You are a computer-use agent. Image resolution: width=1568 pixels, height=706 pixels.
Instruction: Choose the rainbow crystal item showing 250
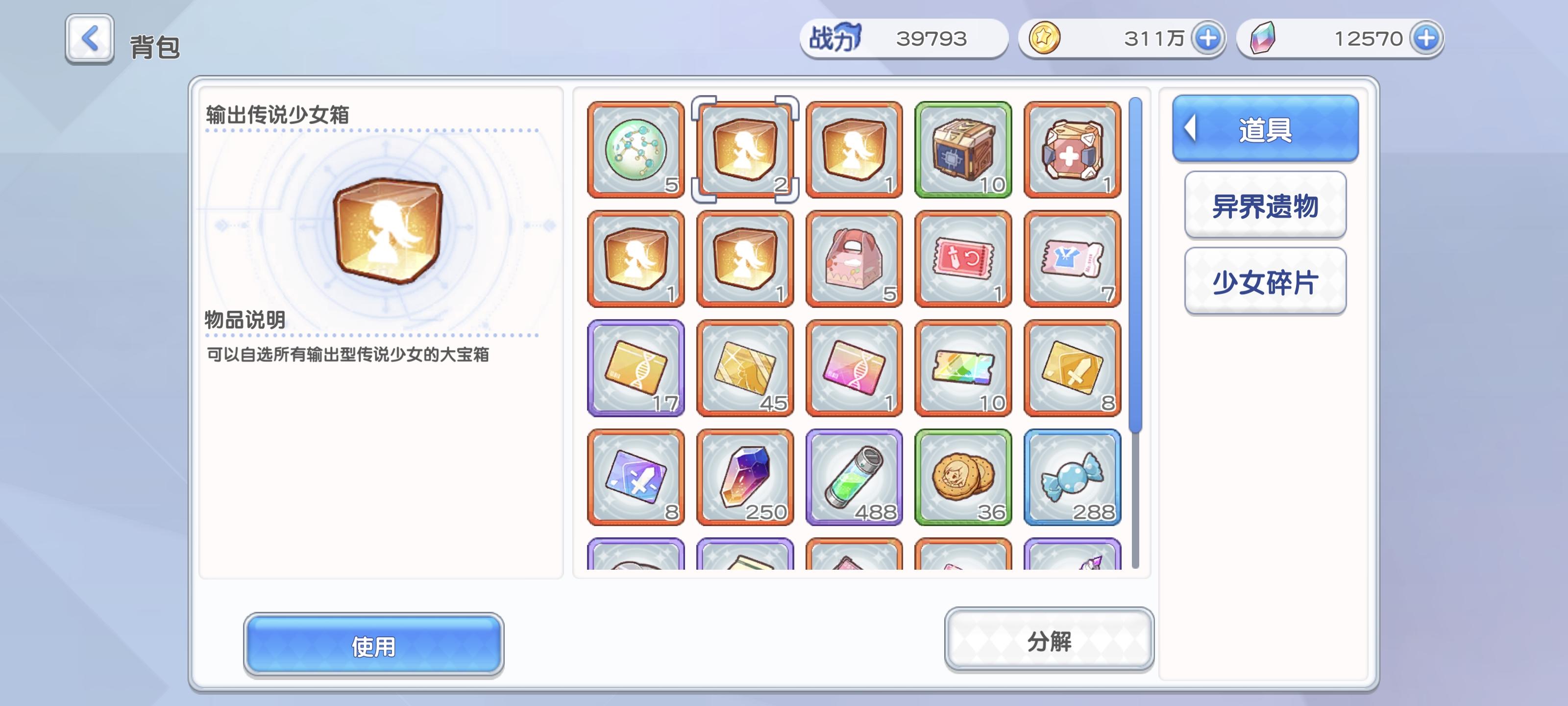[x=744, y=479]
